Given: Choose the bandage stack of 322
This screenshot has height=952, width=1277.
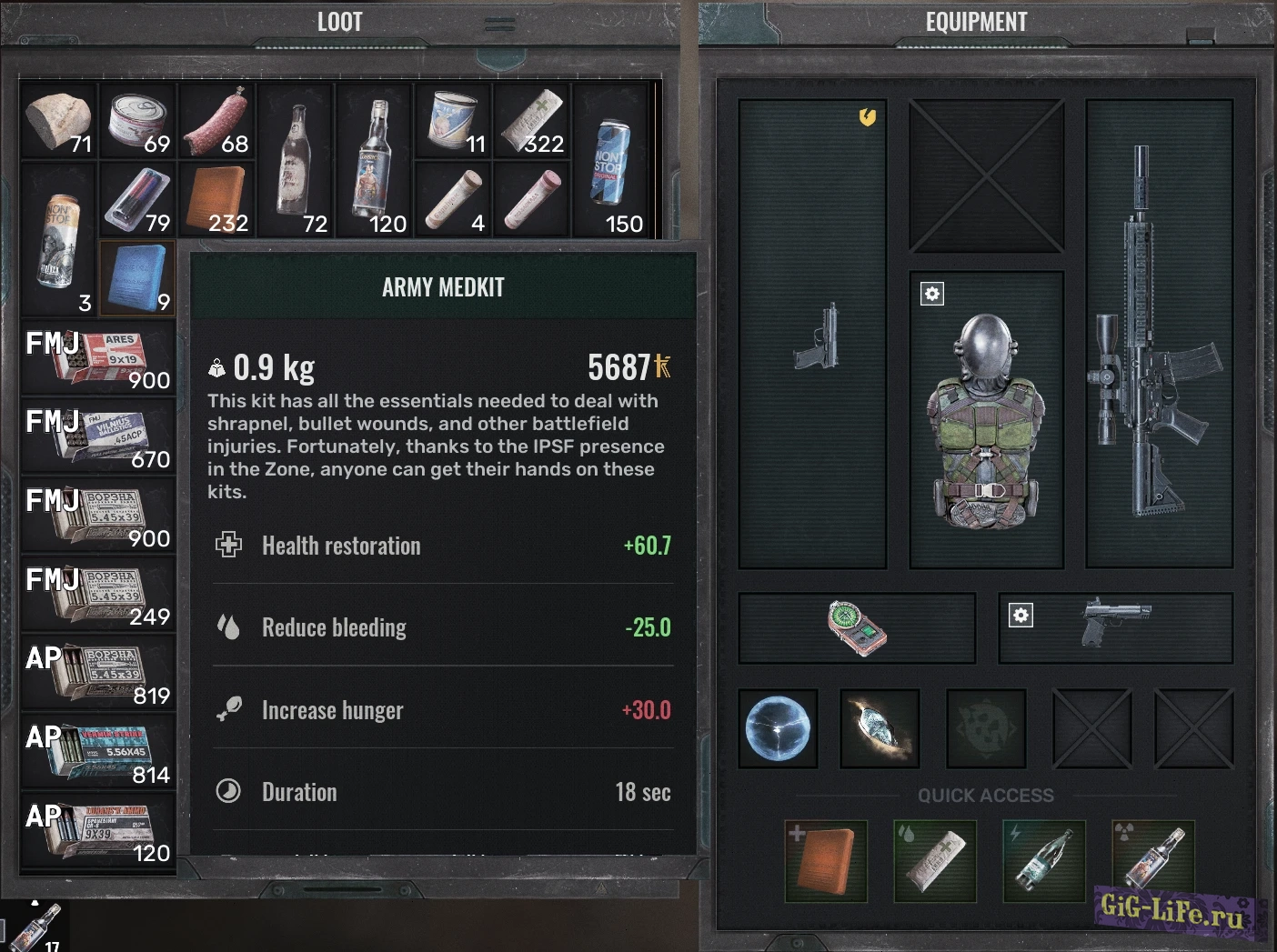Looking at the screenshot, I should pos(532,121).
